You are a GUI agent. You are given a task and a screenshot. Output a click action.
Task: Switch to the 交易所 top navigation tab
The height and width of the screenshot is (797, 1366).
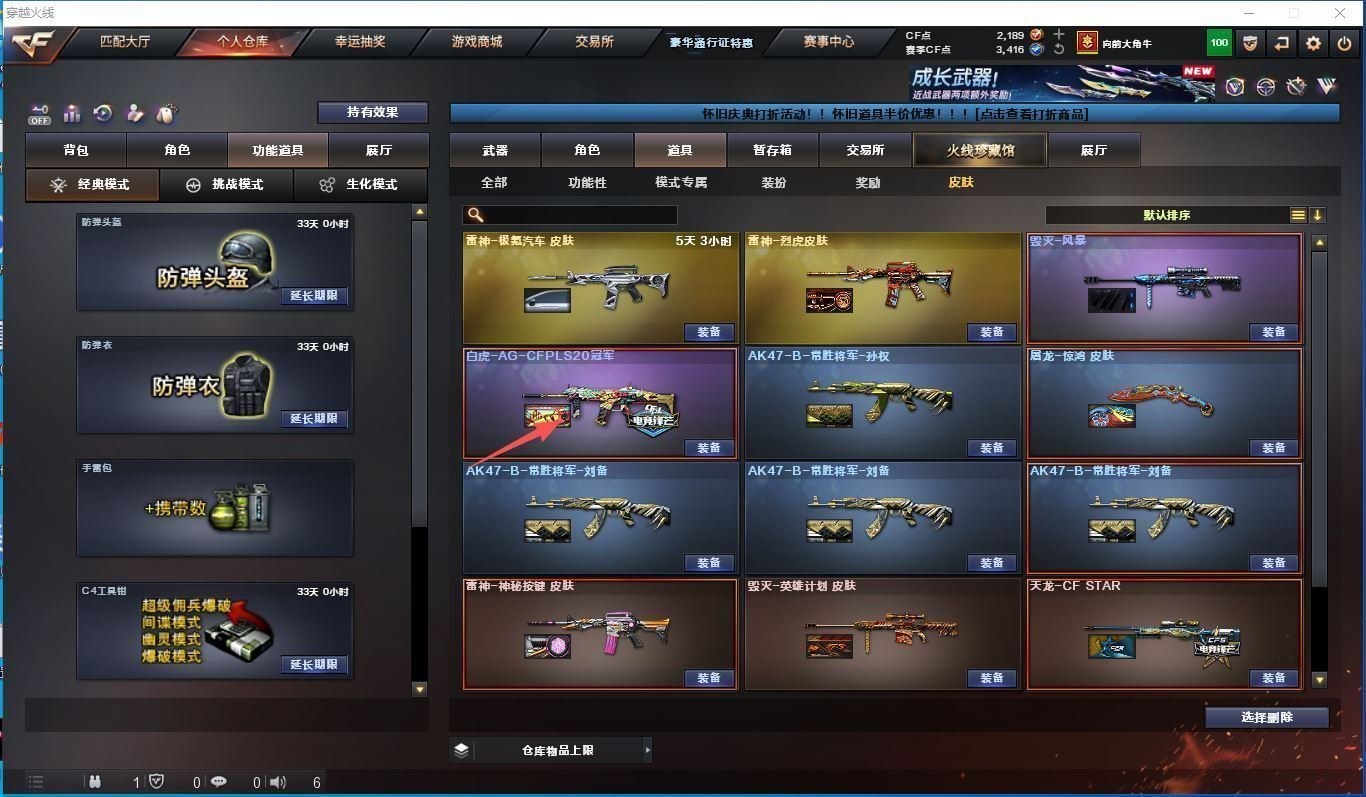pos(594,42)
